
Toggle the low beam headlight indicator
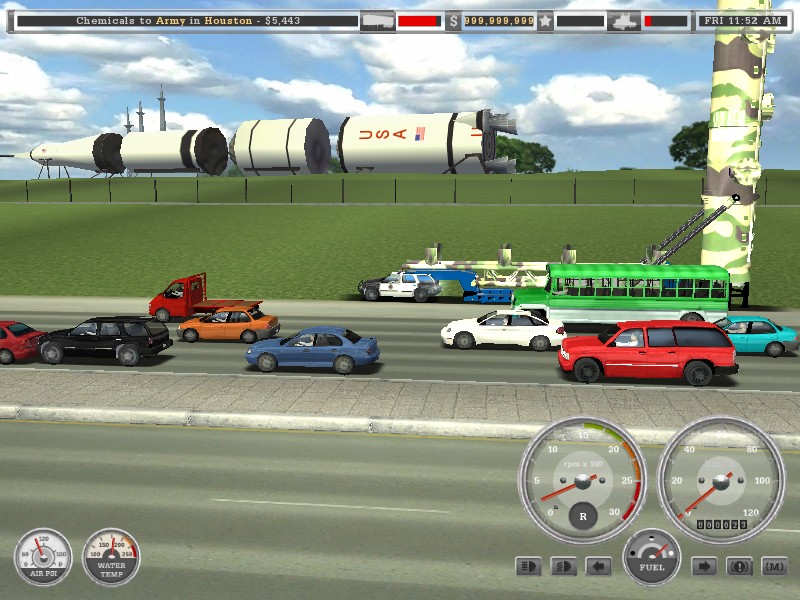(x=563, y=567)
